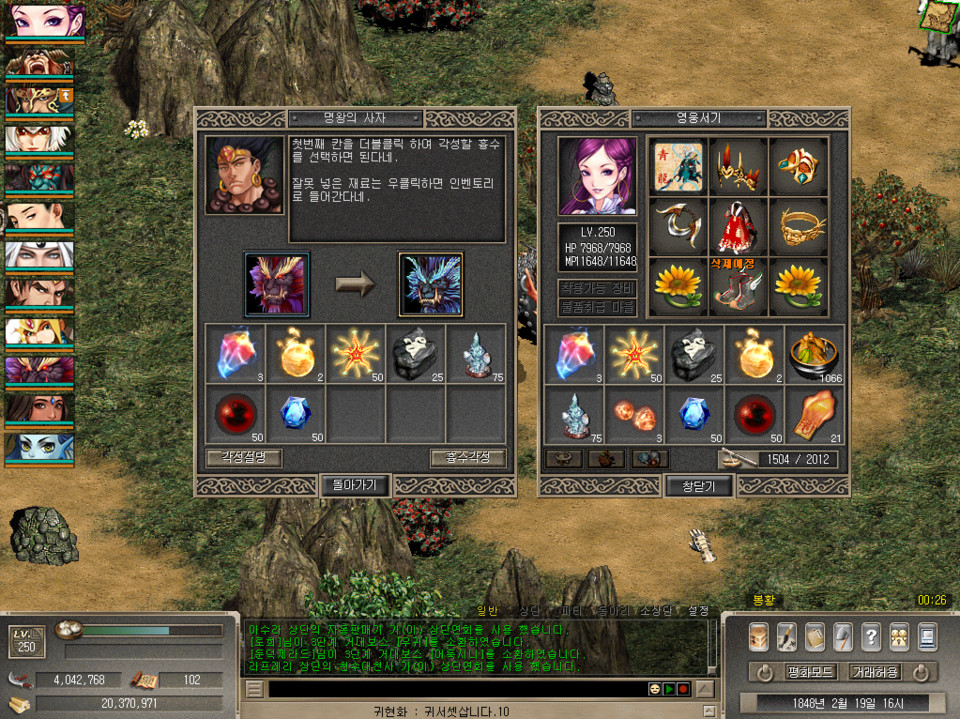The height and width of the screenshot is (719, 960).
Task: Select the blue-skinned party member portrait
Action: (39, 447)
